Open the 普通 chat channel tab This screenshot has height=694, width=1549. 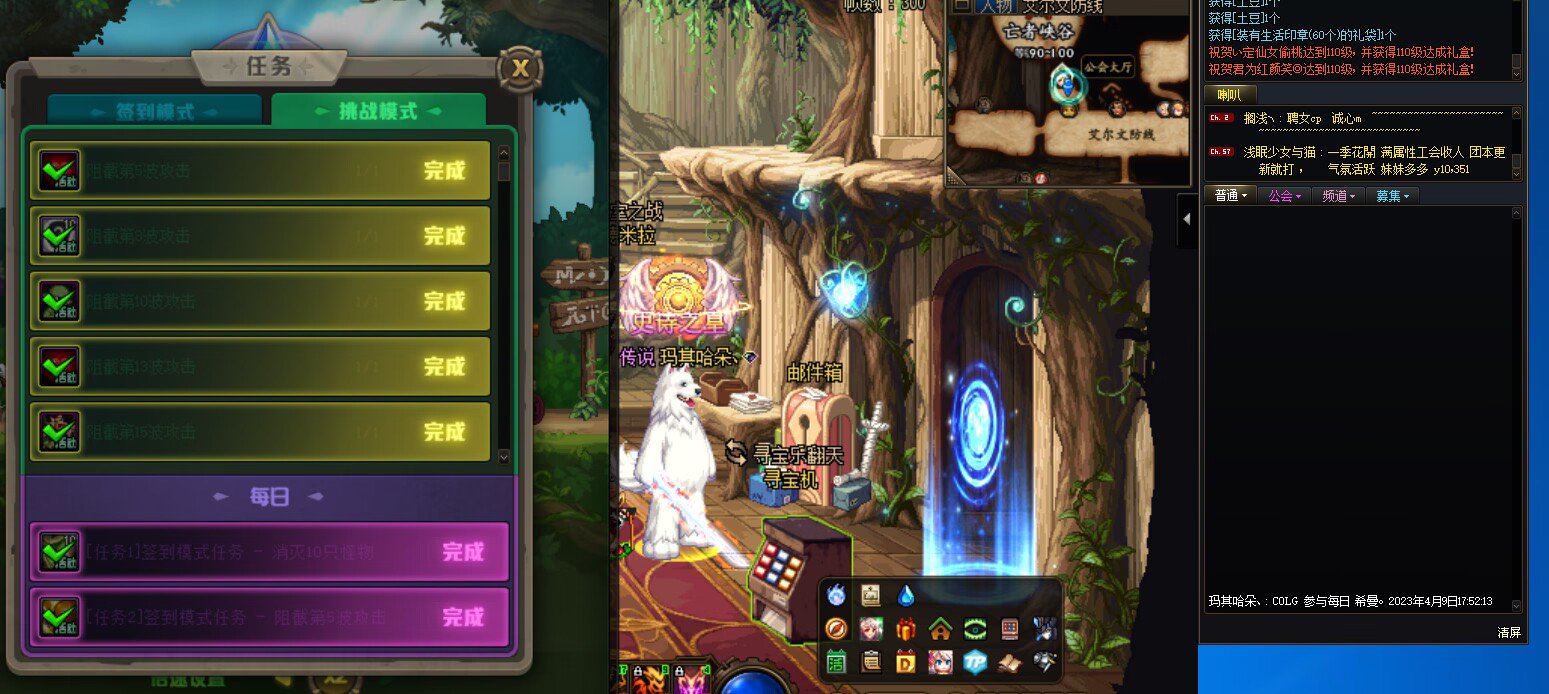tap(1229, 196)
